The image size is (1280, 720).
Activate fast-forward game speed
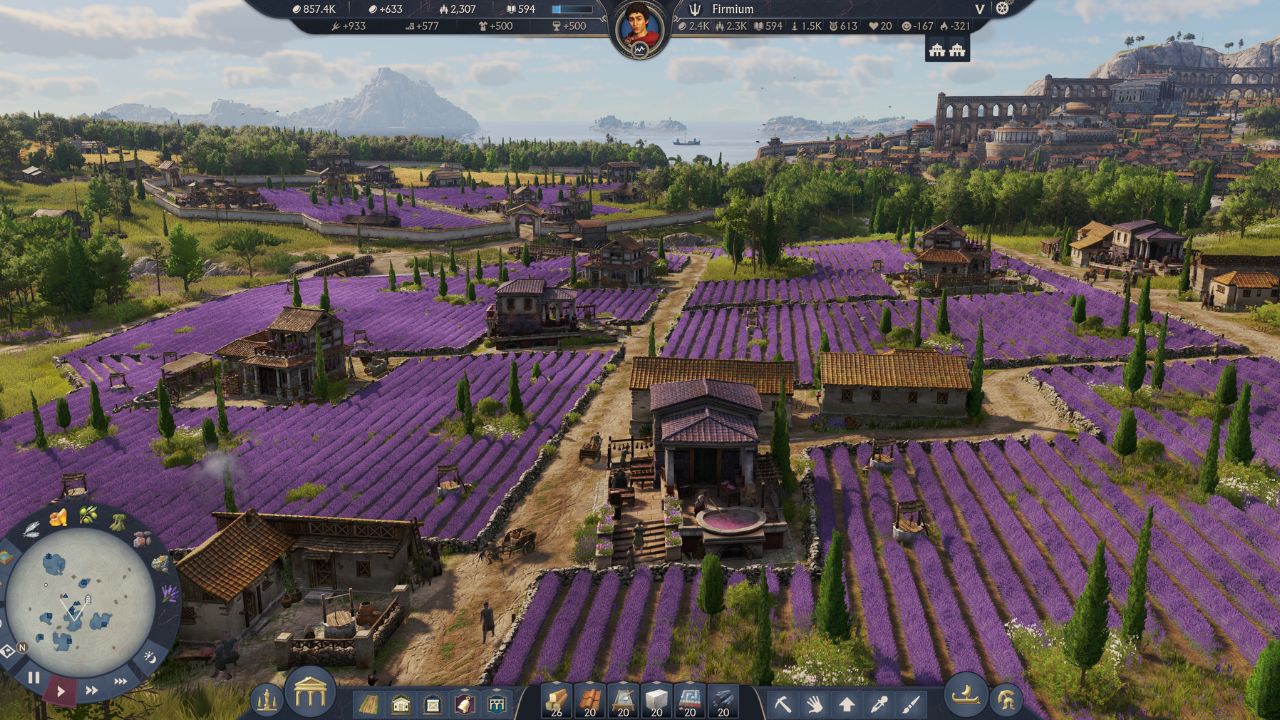pos(91,690)
